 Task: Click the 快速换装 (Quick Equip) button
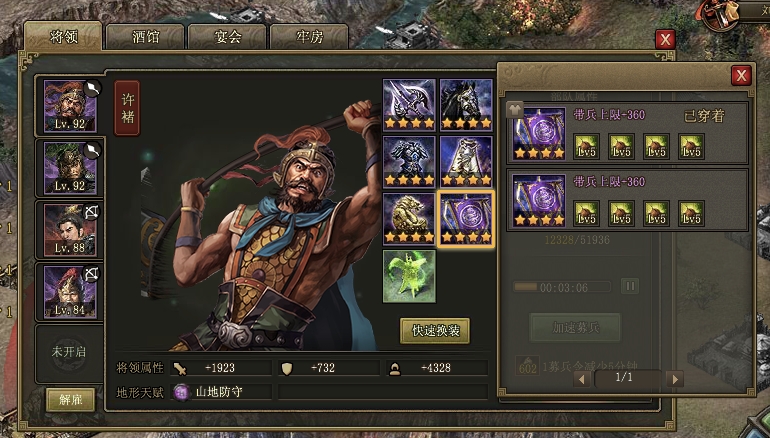(x=434, y=330)
